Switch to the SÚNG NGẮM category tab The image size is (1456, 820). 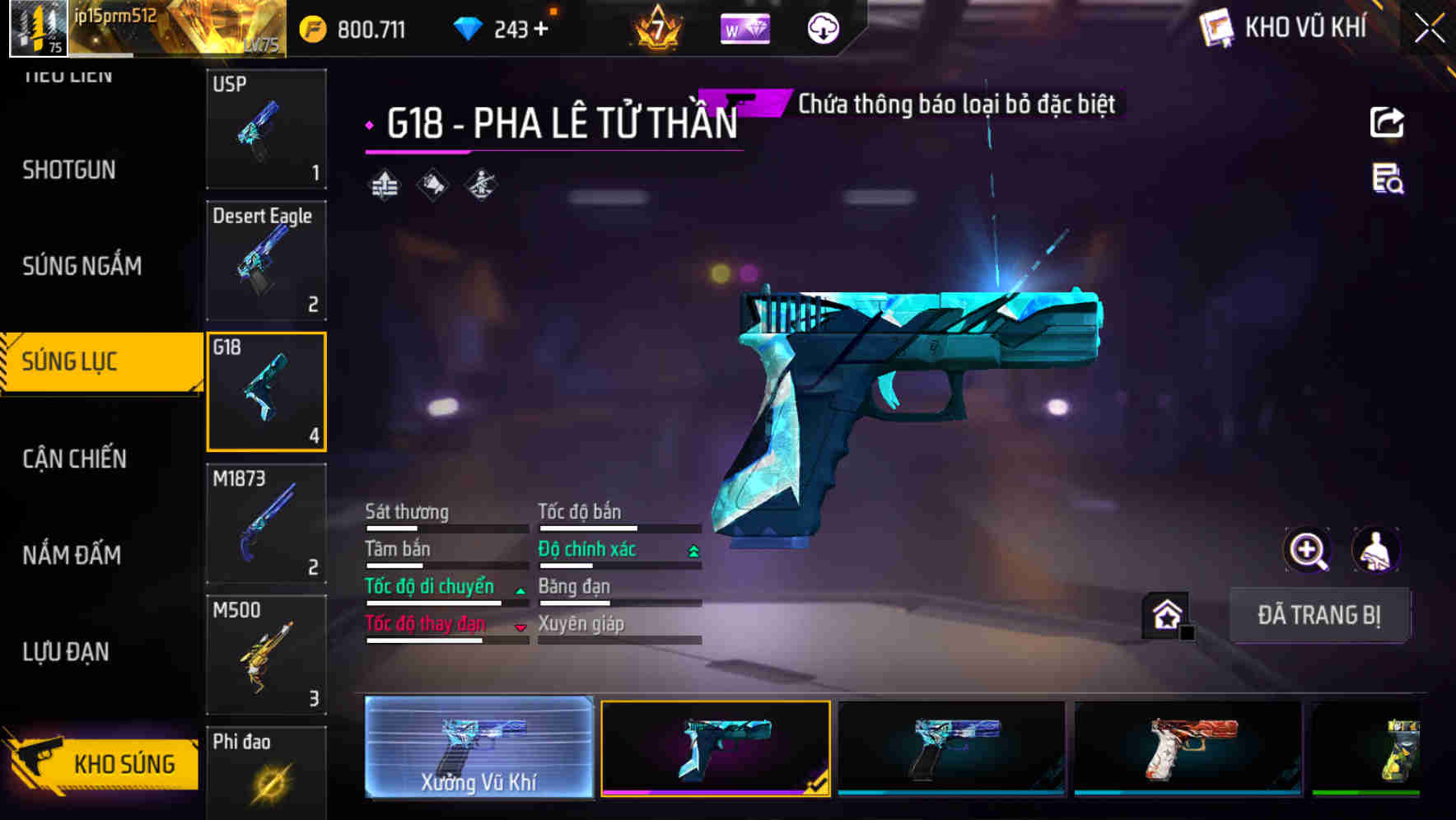click(x=82, y=266)
